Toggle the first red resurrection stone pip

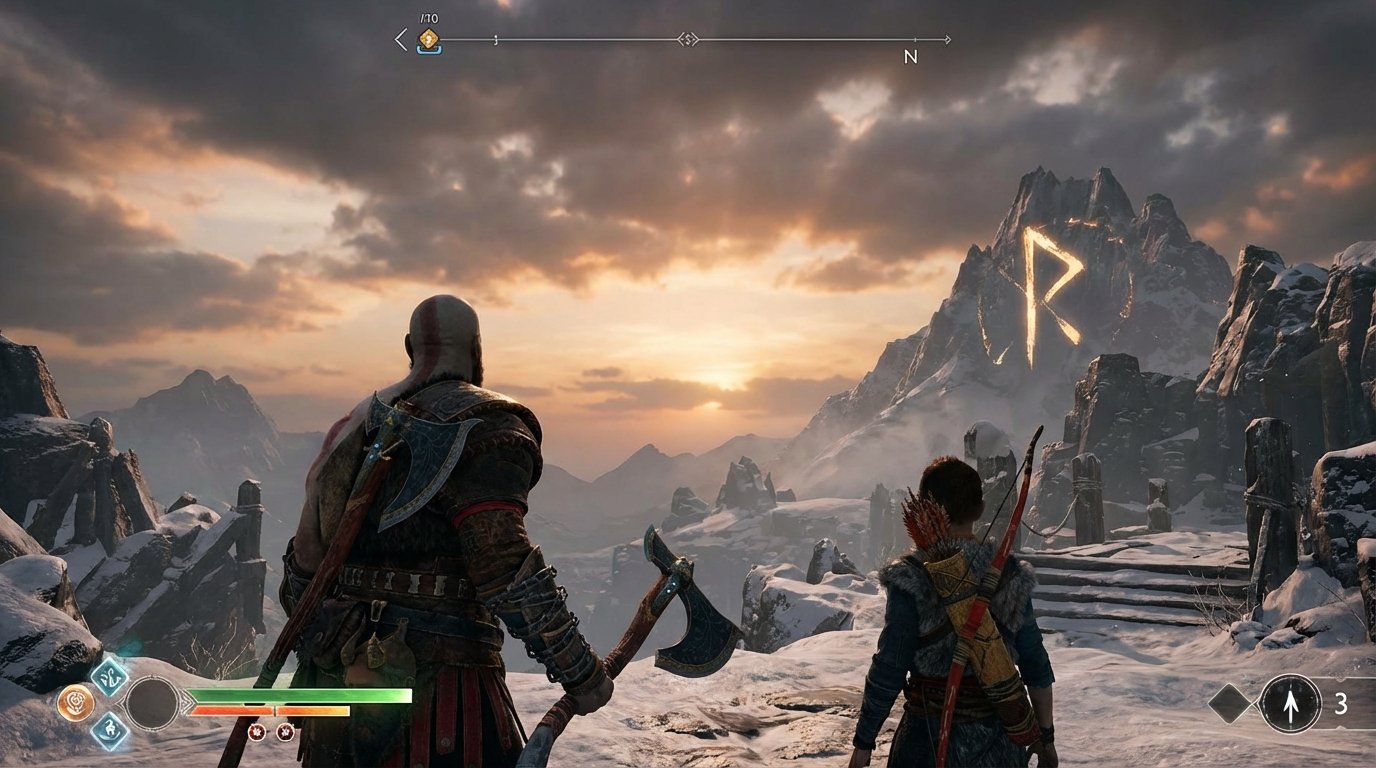click(258, 733)
